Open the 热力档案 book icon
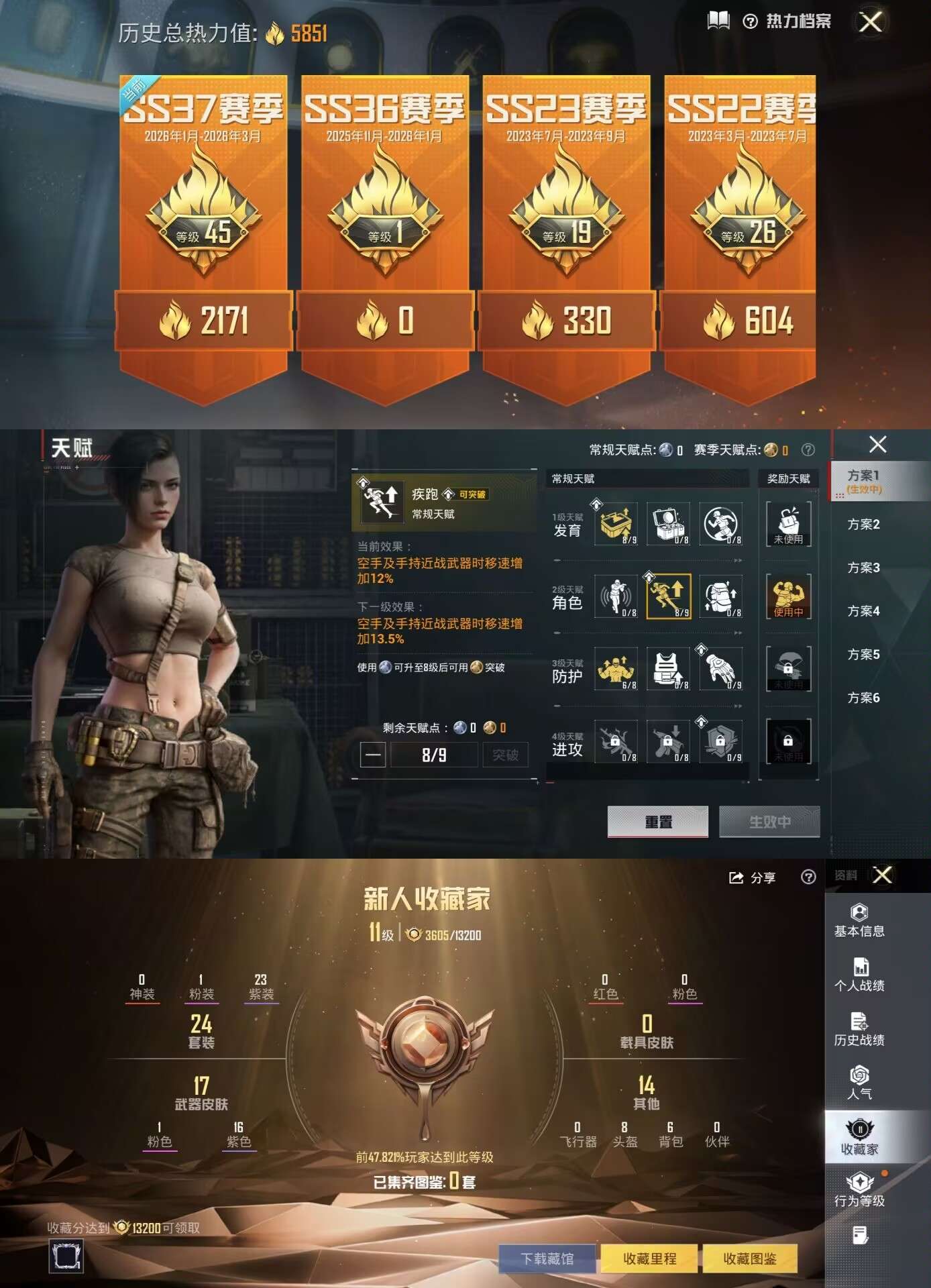The image size is (931, 1288). pyautogui.click(x=718, y=21)
